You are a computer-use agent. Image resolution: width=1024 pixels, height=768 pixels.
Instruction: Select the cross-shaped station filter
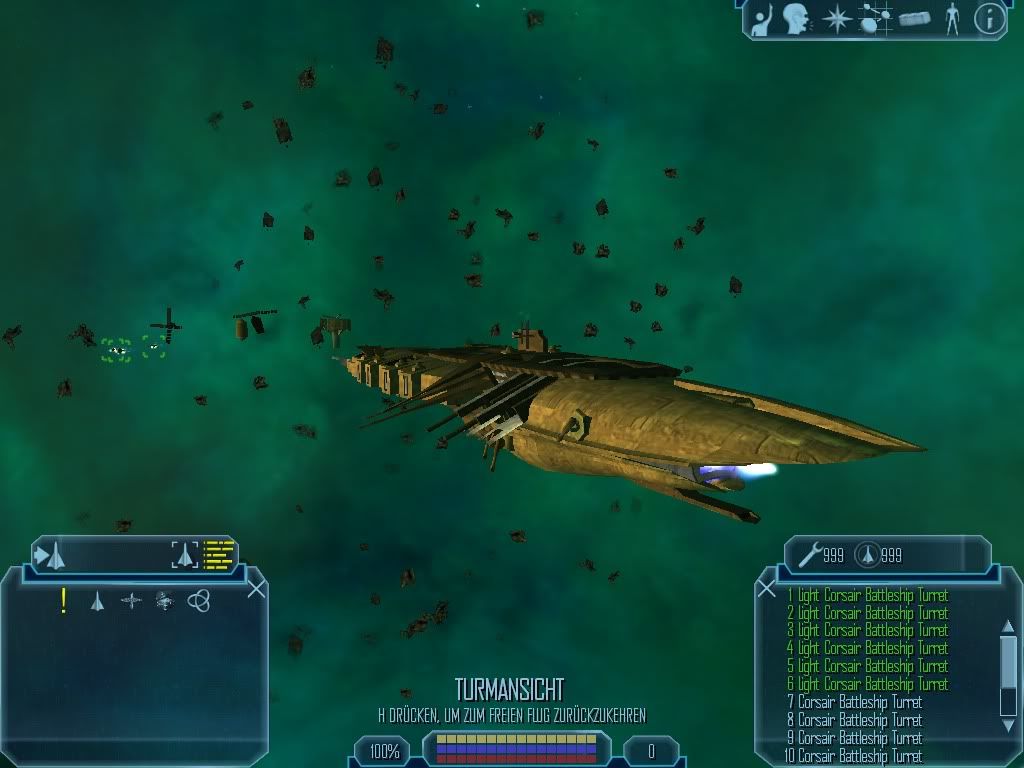coord(131,601)
